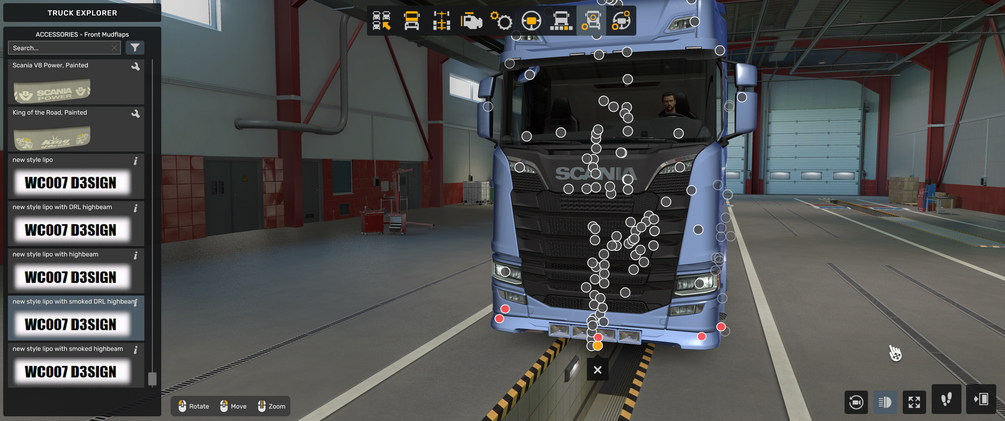The image size is (1005, 421).
Task: Activate the footsteps walk-around mode
Action: (946, 400)
